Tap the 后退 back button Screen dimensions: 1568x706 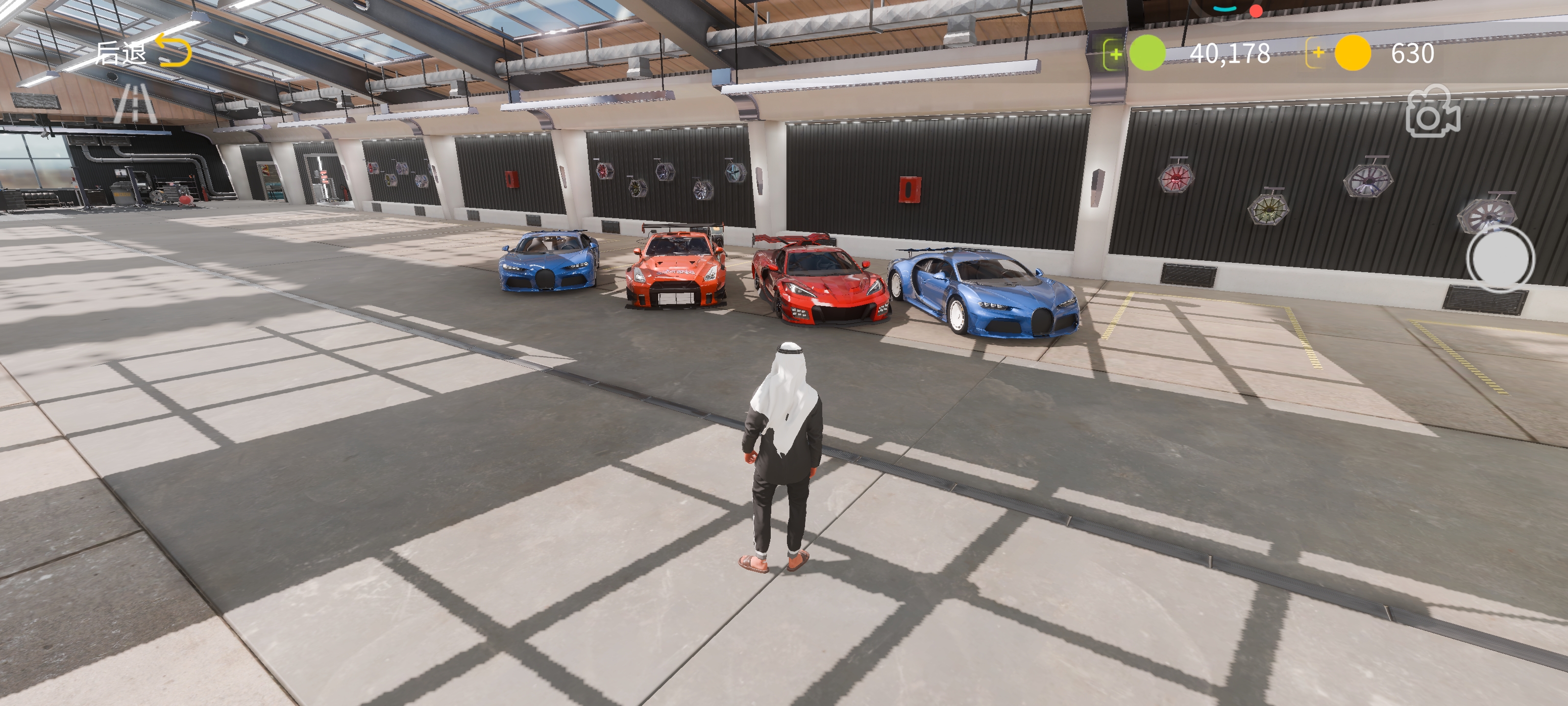click(x=144, y=52)
